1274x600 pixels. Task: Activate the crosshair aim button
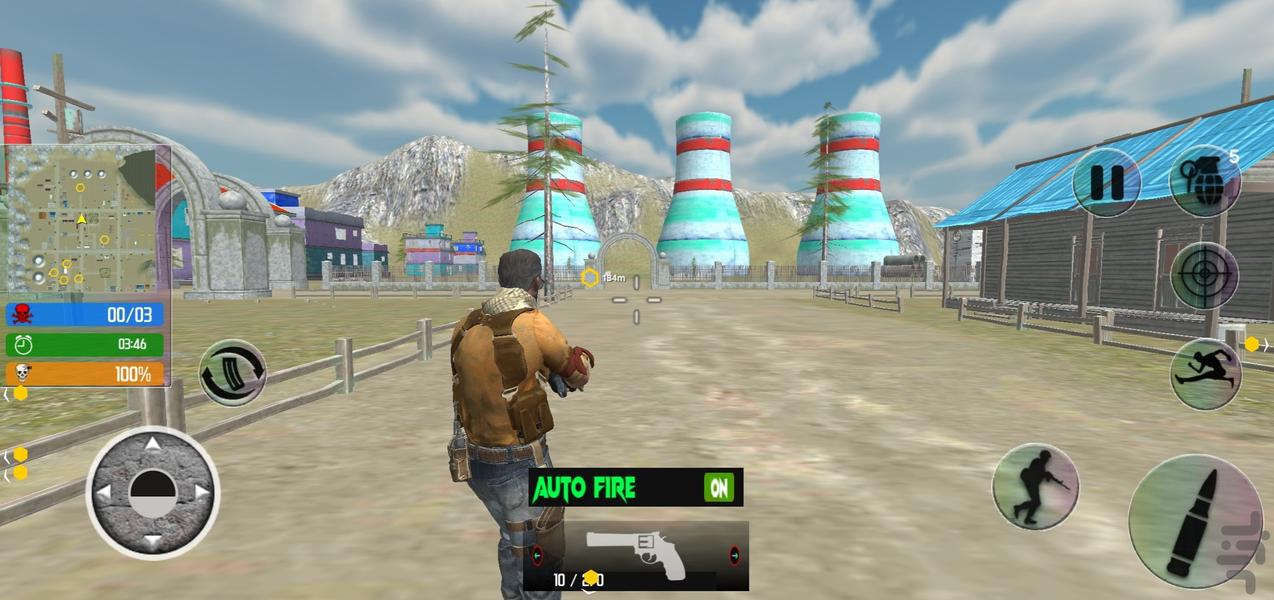coord(1204,275)
